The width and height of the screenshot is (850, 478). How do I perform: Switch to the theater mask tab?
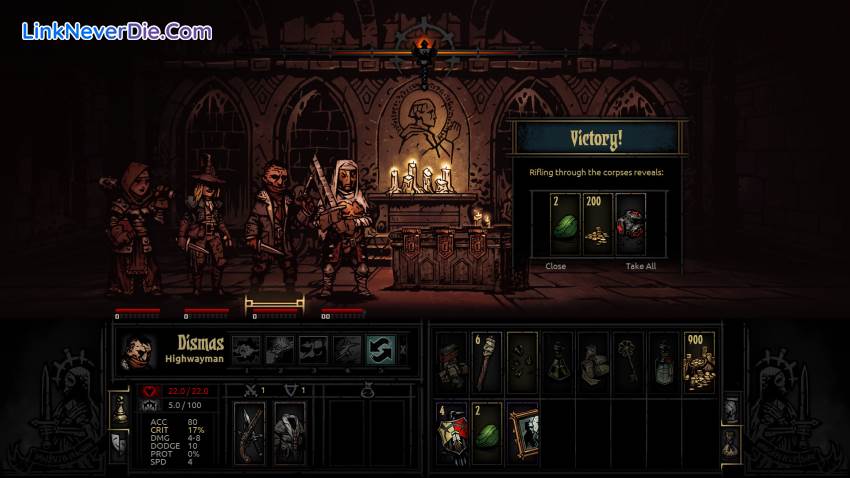(x=118, y=443)
